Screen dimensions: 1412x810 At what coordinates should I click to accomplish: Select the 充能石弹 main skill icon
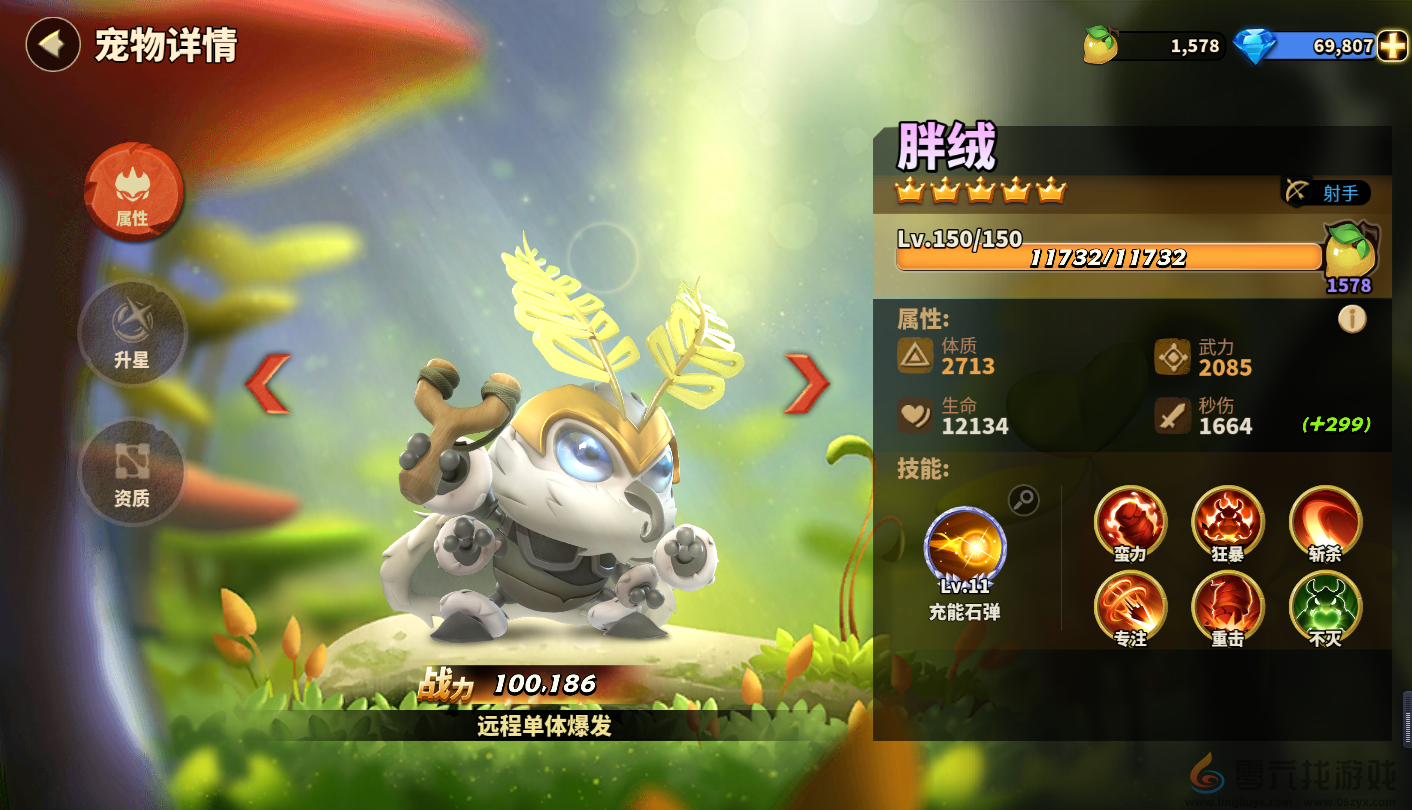pyautogui.click(x=965, y=547)
